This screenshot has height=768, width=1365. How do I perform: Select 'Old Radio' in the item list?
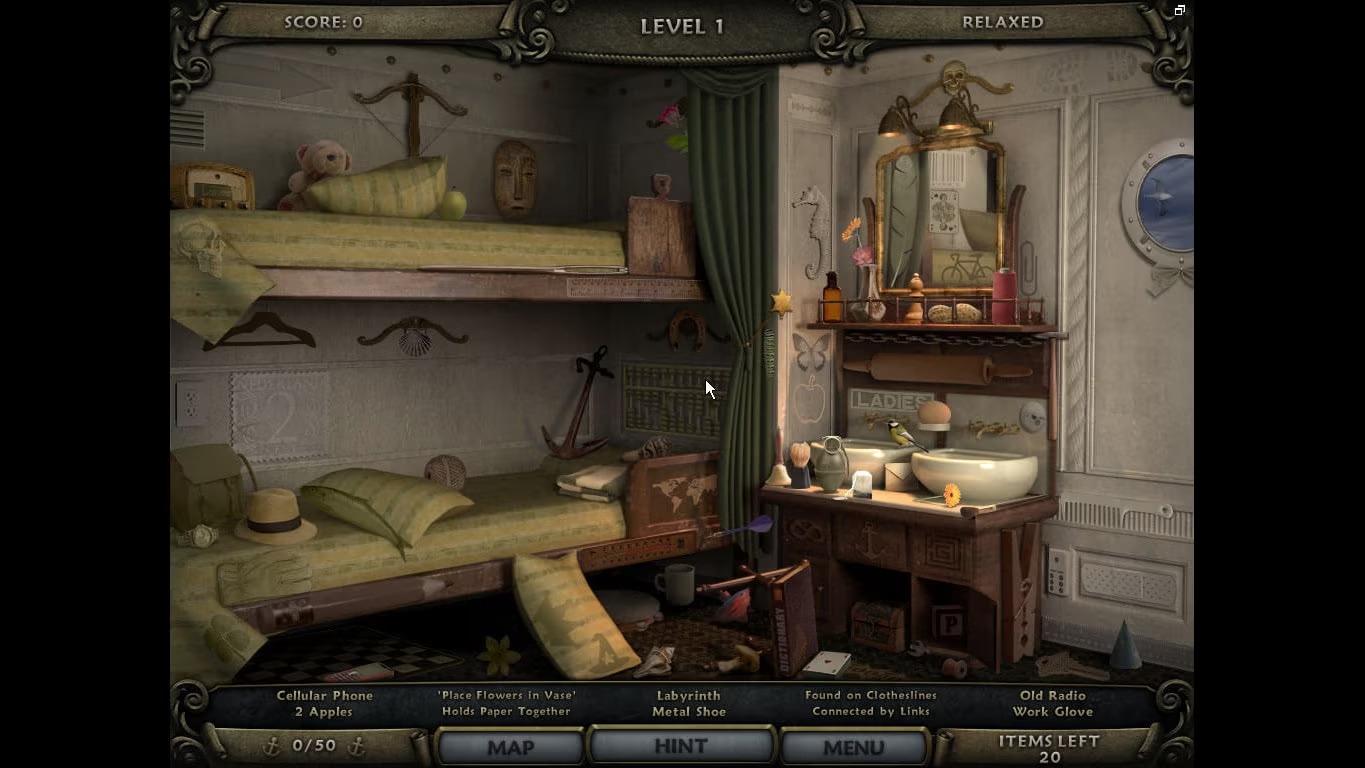click(1053, 695)
